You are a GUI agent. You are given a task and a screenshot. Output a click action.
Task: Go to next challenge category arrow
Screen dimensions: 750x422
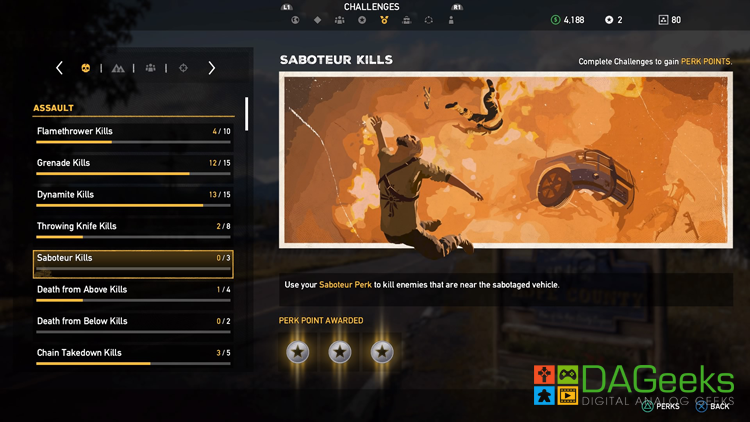[x=211, y=68]
